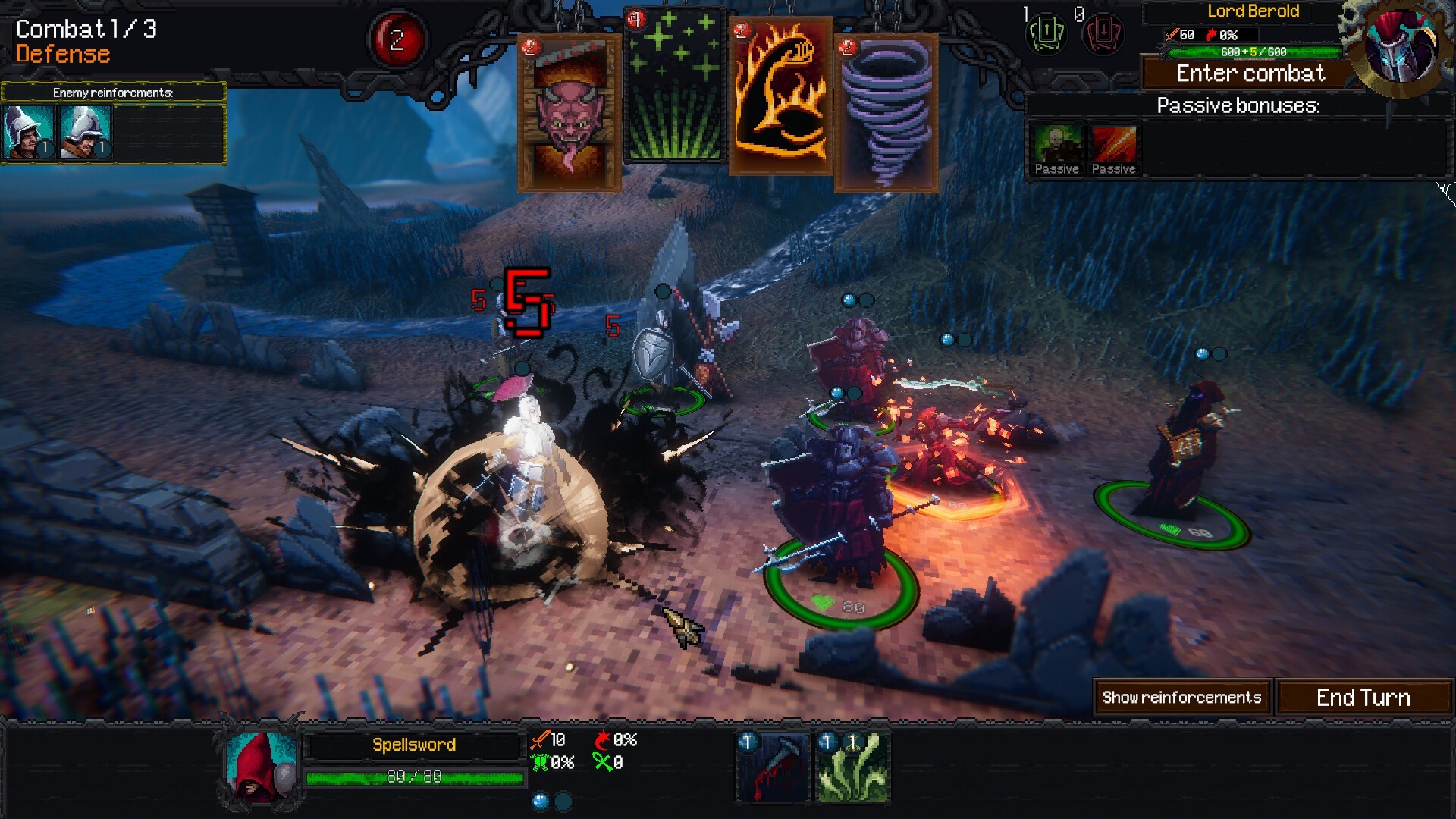
Task: Open the red discard pile icon
Action: (1103, 33)
